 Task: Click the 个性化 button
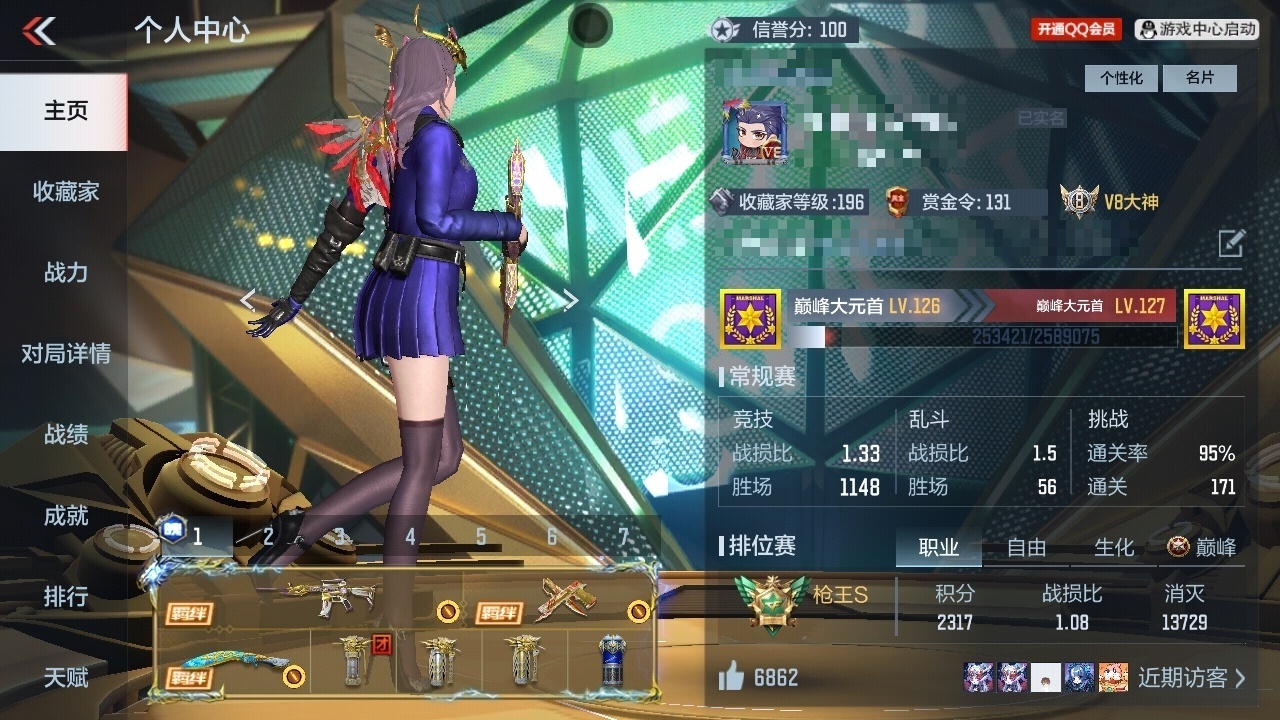(x=1121, y=78)
